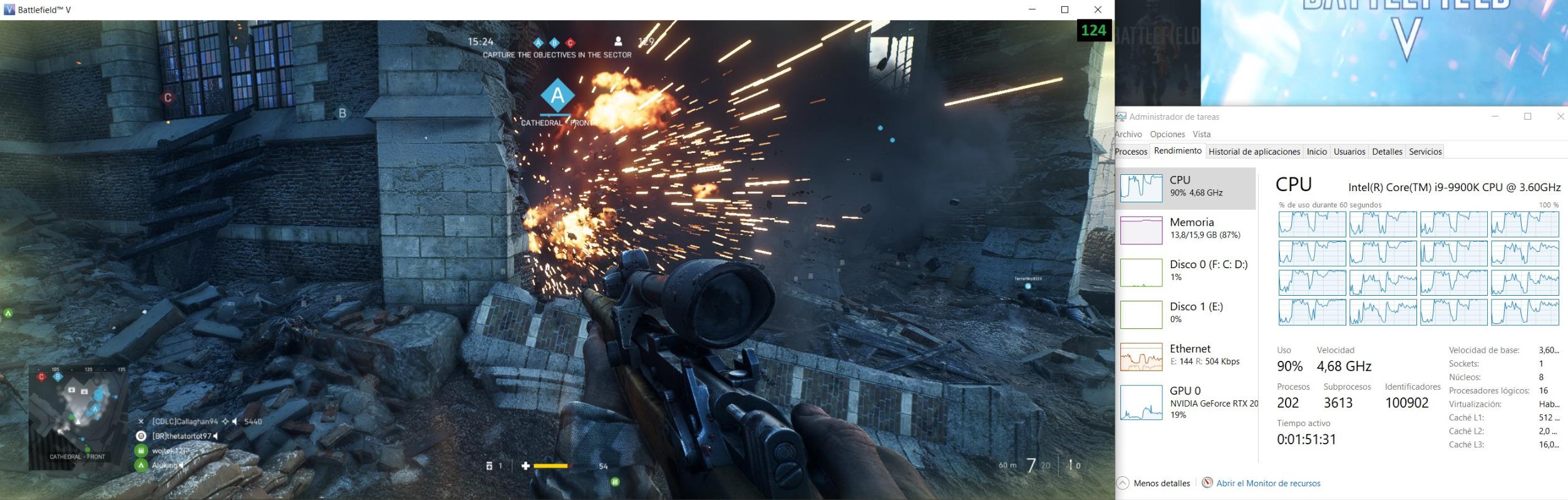The width and height of the screenshot is (1568, 500).
Task: Choose squad member [CDLC]Callaghan94
Action: click(x=185, y=422)
